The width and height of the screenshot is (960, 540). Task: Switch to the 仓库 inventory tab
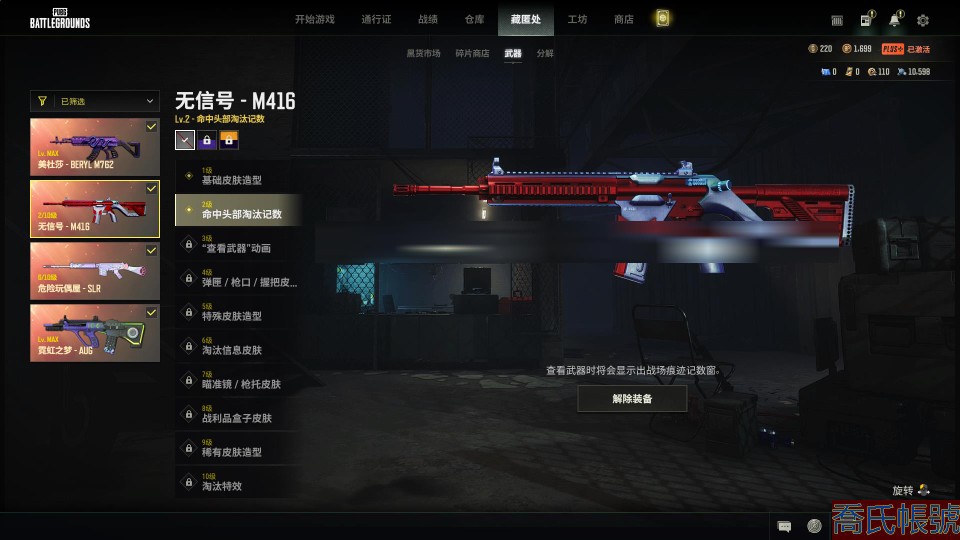(x=474, y=19)
